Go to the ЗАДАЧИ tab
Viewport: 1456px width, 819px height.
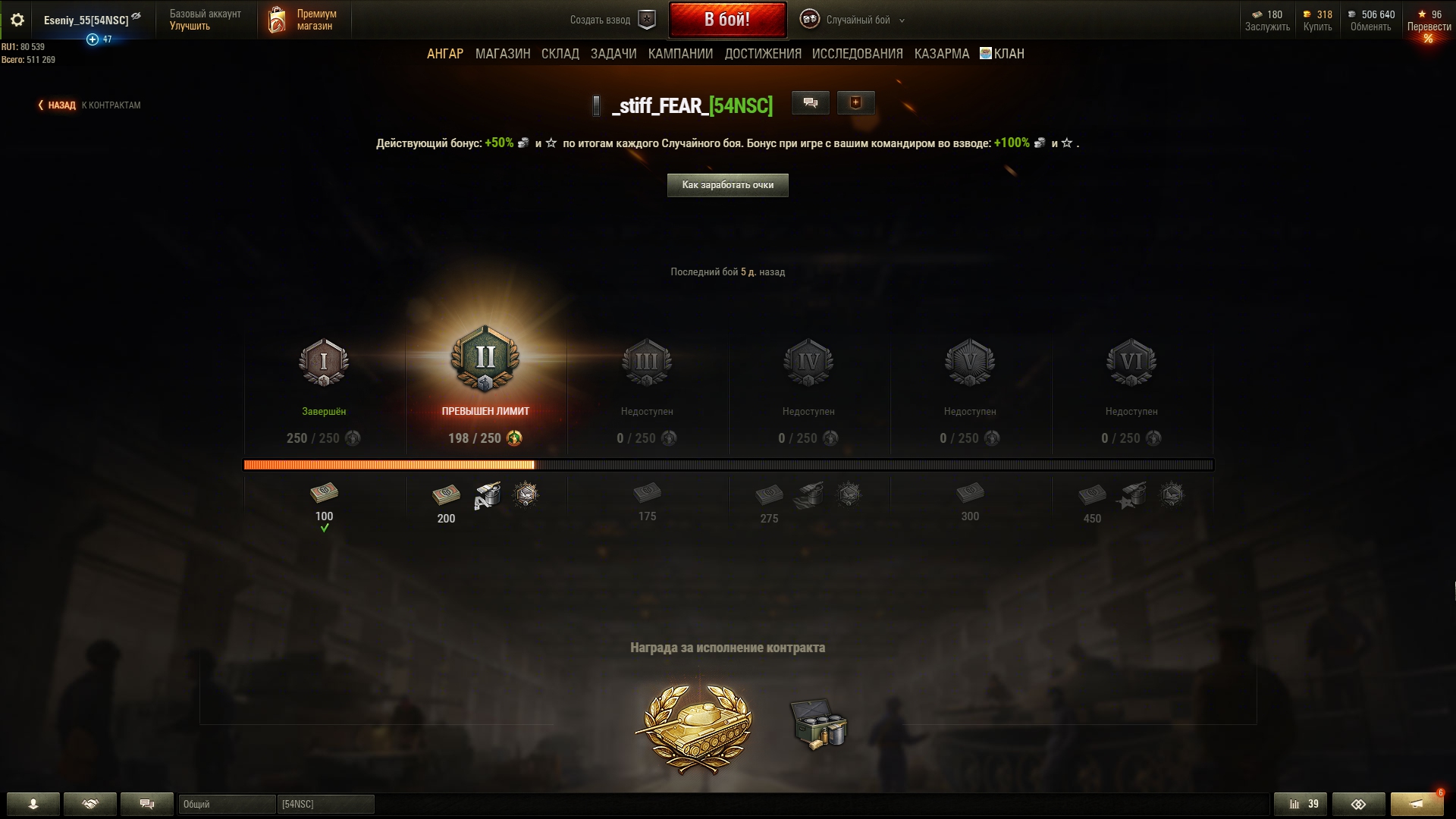(x=613, y=54)
